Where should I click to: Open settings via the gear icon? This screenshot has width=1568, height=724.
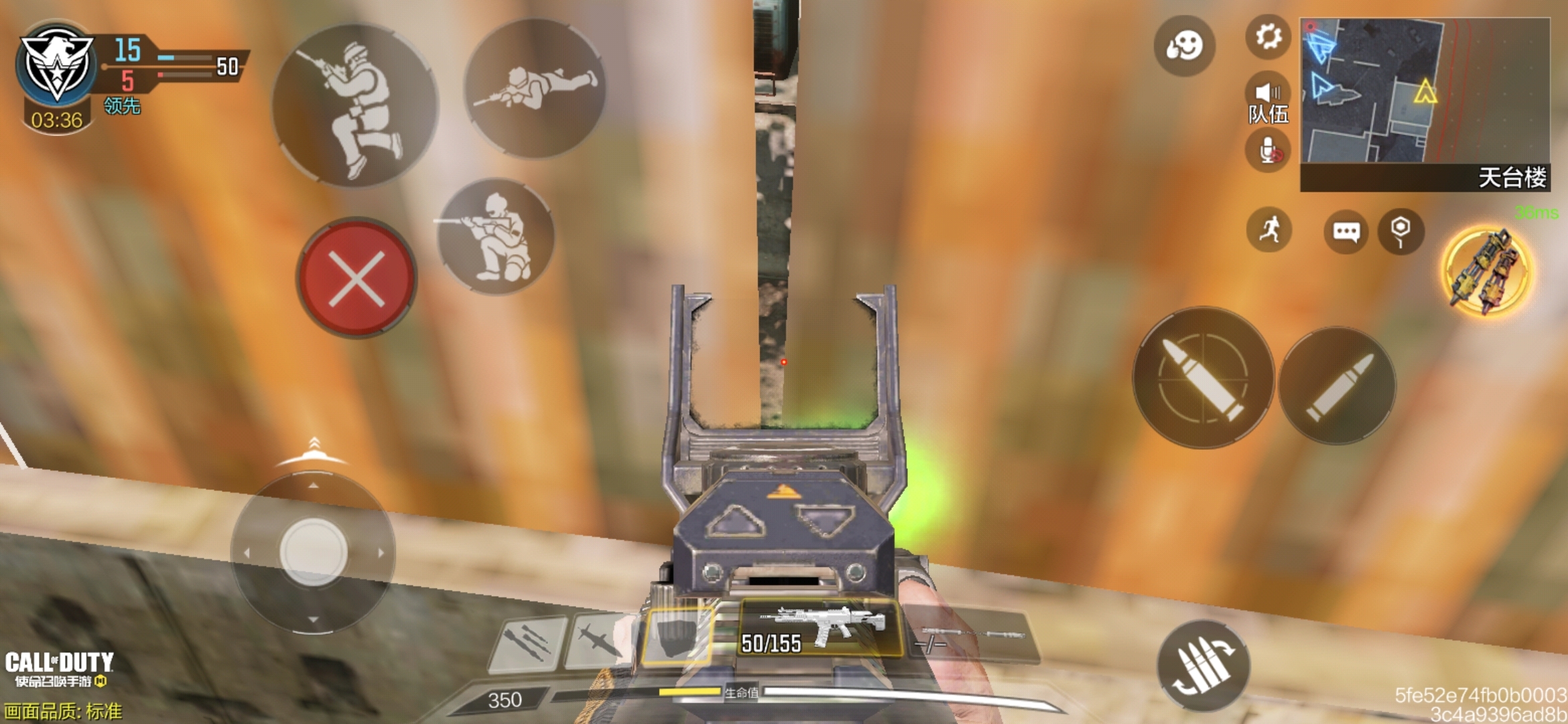tap(1268, 36)
